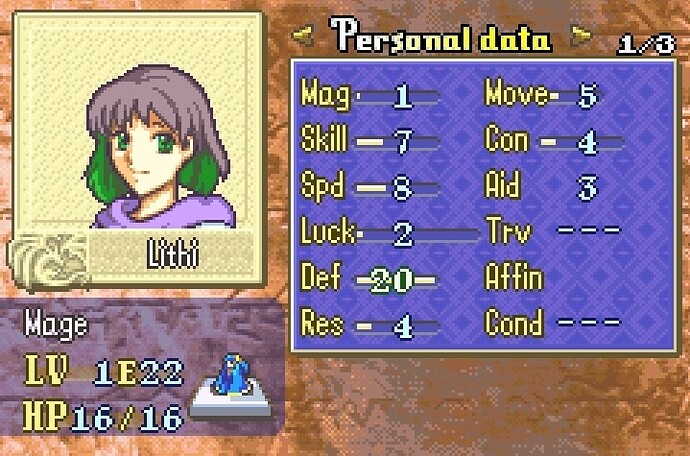The height and width of the screenshot is (456, 690).
Task: Select the Trv traveler entry
Action: tap(550, 233)
